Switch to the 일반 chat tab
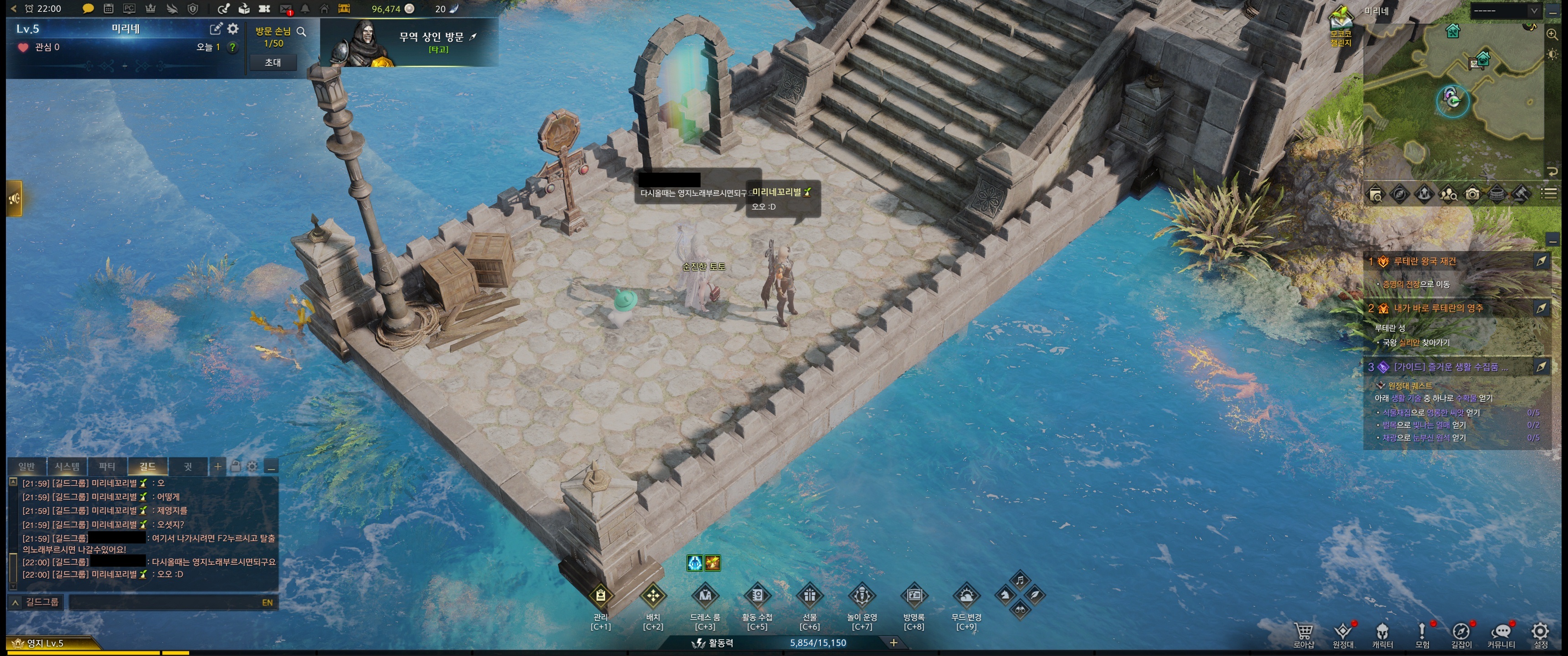Screen dimensions: 1568x656 (27, 467)
